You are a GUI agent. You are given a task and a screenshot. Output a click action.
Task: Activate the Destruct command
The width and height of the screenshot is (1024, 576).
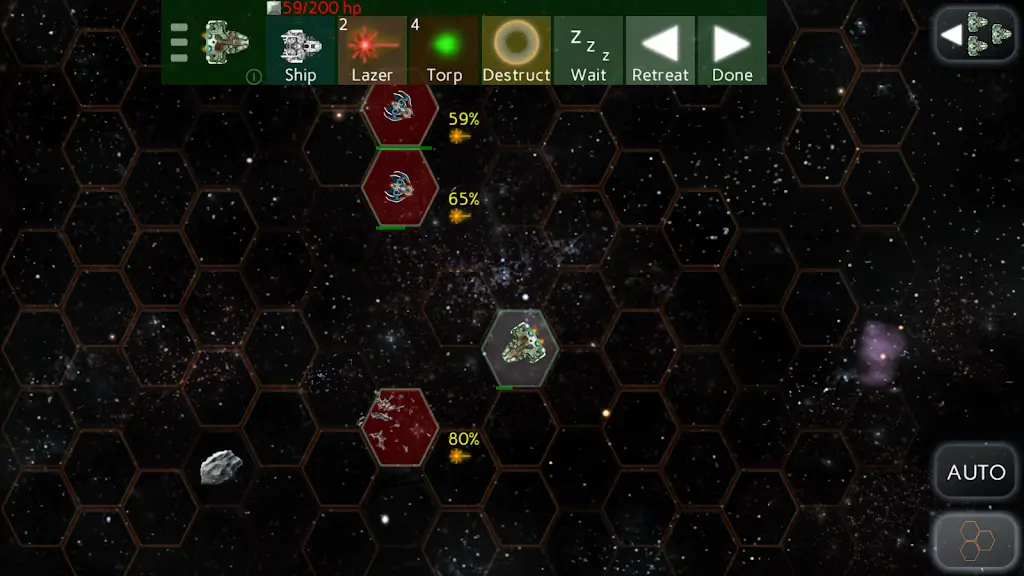pos(516,50)
